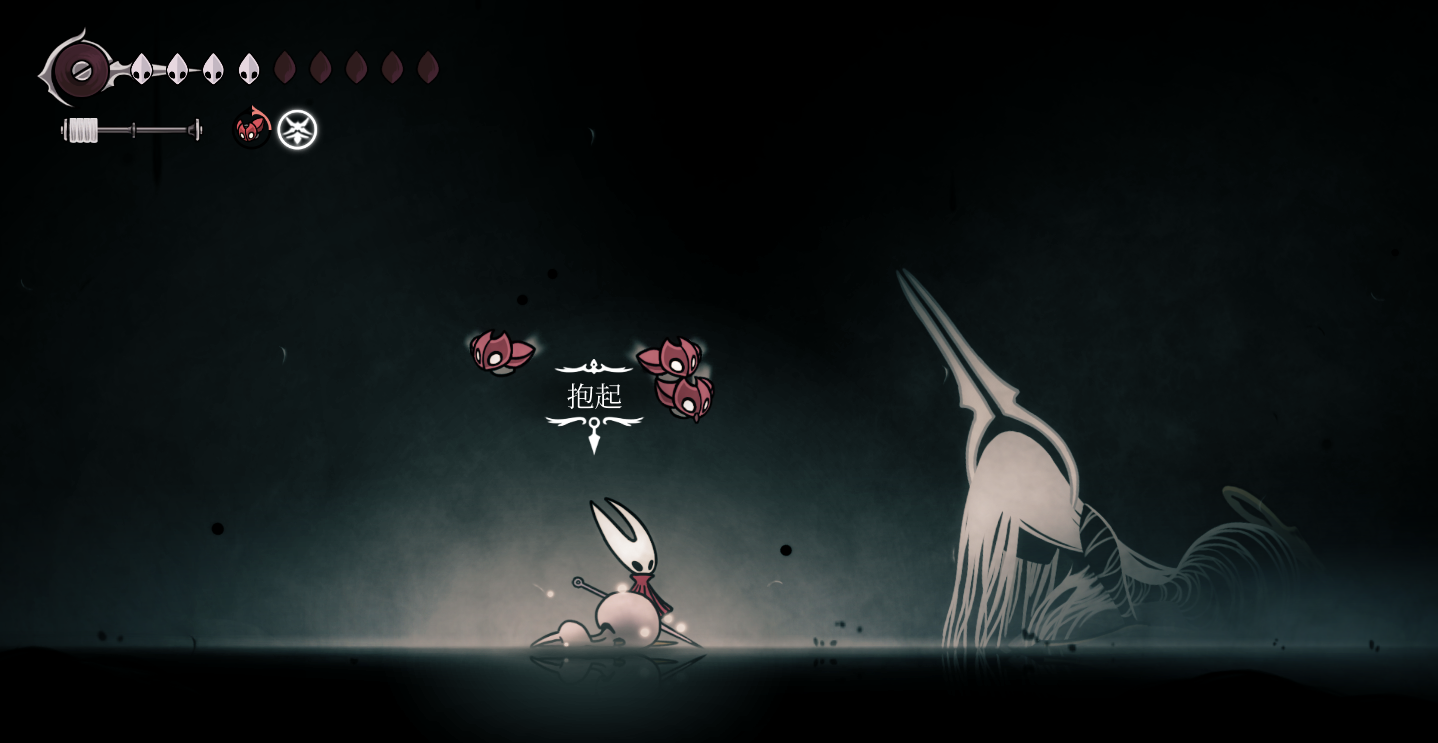Image resolution: width=1438 pixels, height=743 pixels.
Task: Choose the 抱起 interaction prompt
Action: 595,396
